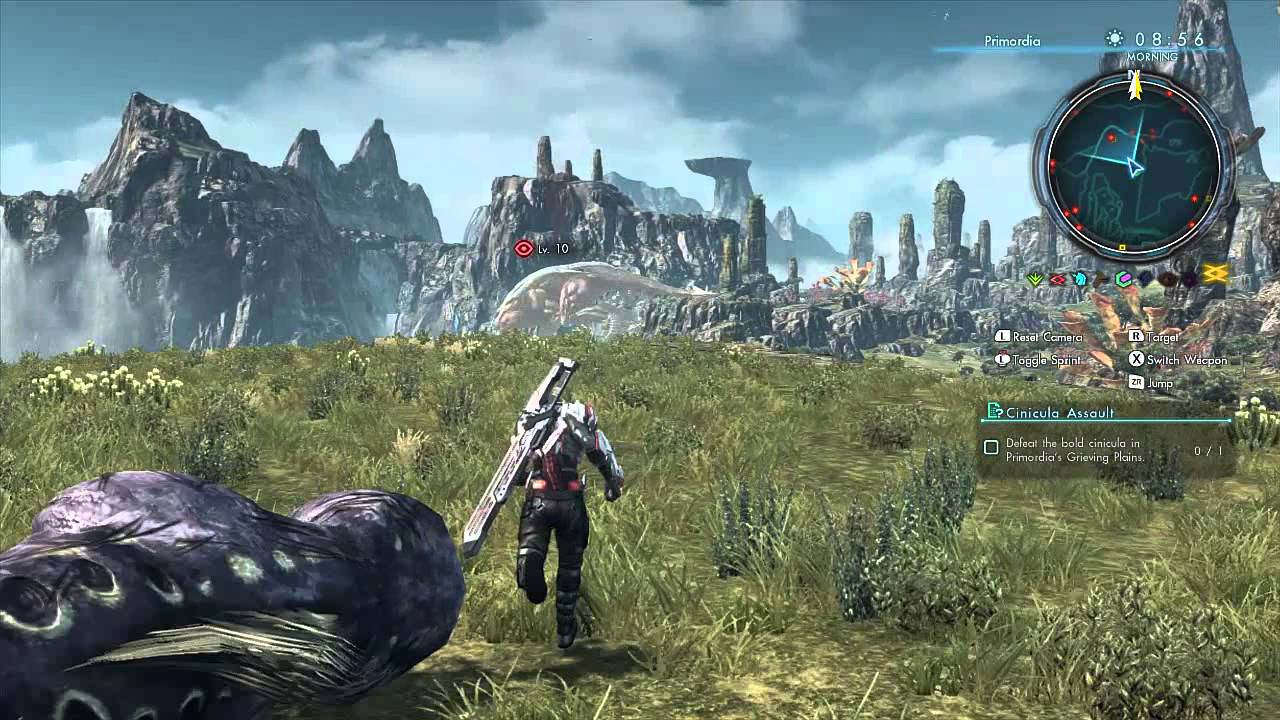The image size is (1280, 720).
Task: Target the red eye Lv. 10 enemy marker
Action: pyautogui.click(x=524, y=248)
